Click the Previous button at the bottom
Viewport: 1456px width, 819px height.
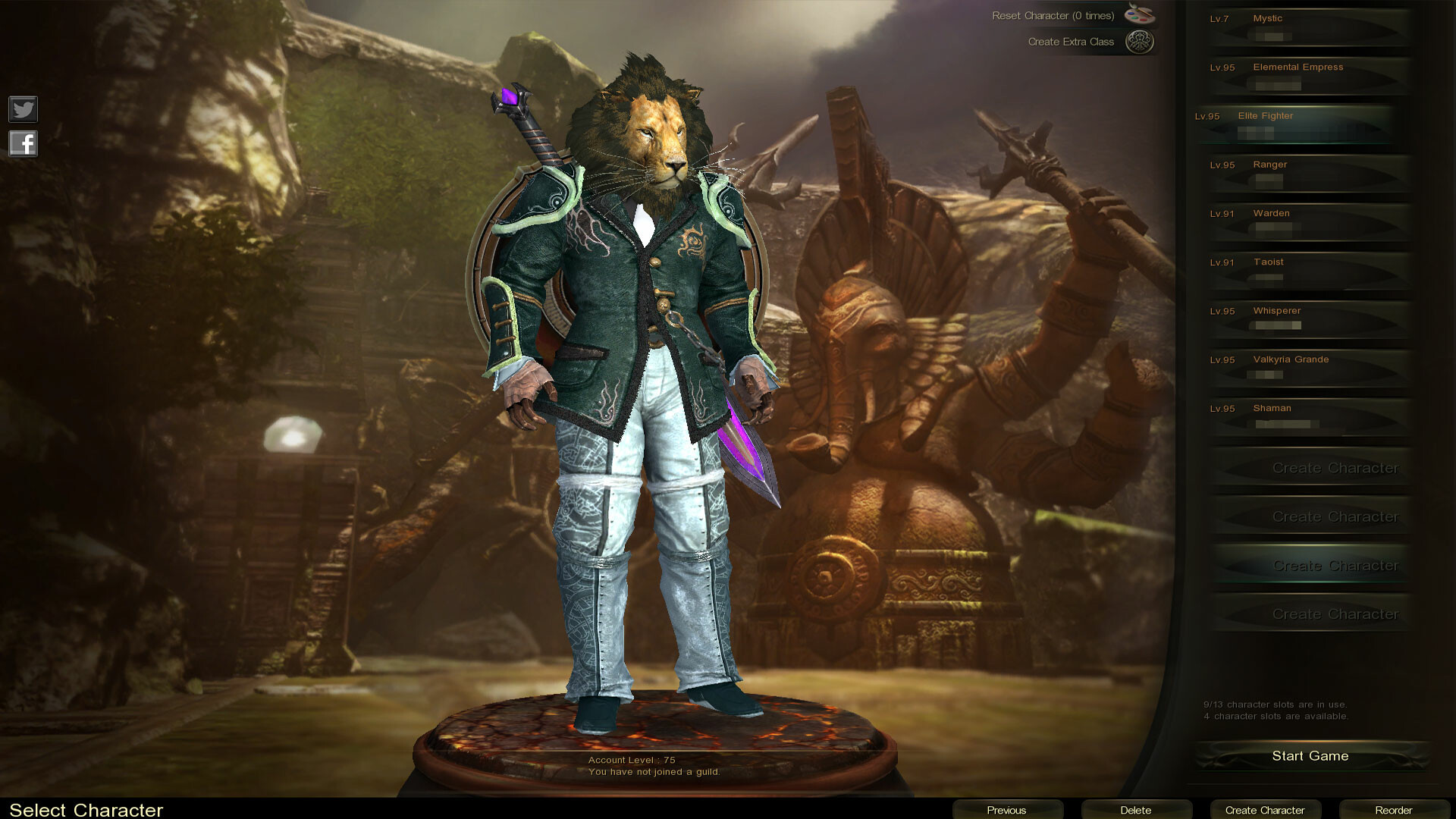[1006, 809]
